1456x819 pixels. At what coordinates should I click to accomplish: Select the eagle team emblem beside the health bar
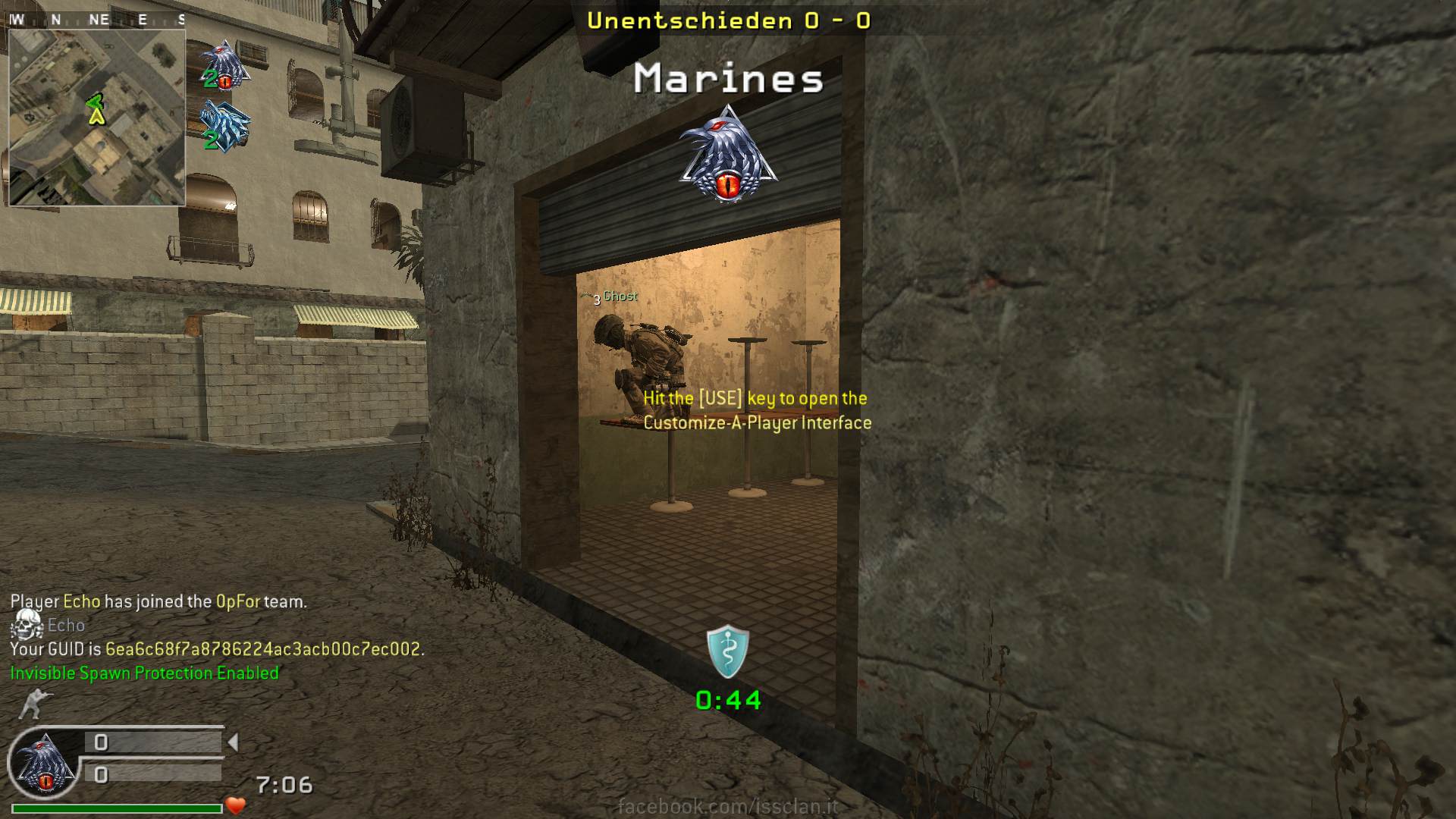pyautogui.click(x=43, y=763)
